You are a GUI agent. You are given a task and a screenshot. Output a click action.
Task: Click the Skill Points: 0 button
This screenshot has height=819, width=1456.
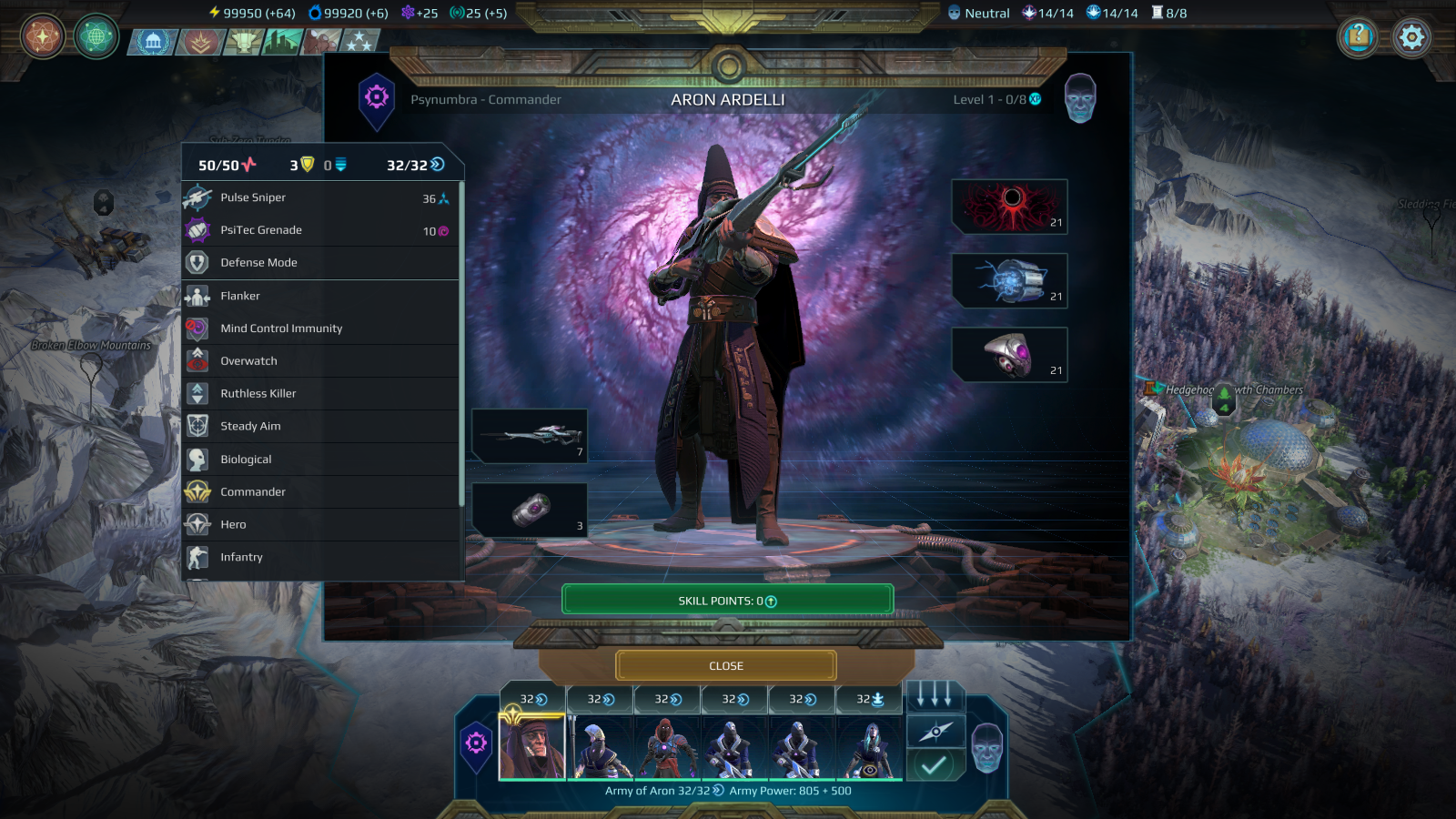point(724,599)
